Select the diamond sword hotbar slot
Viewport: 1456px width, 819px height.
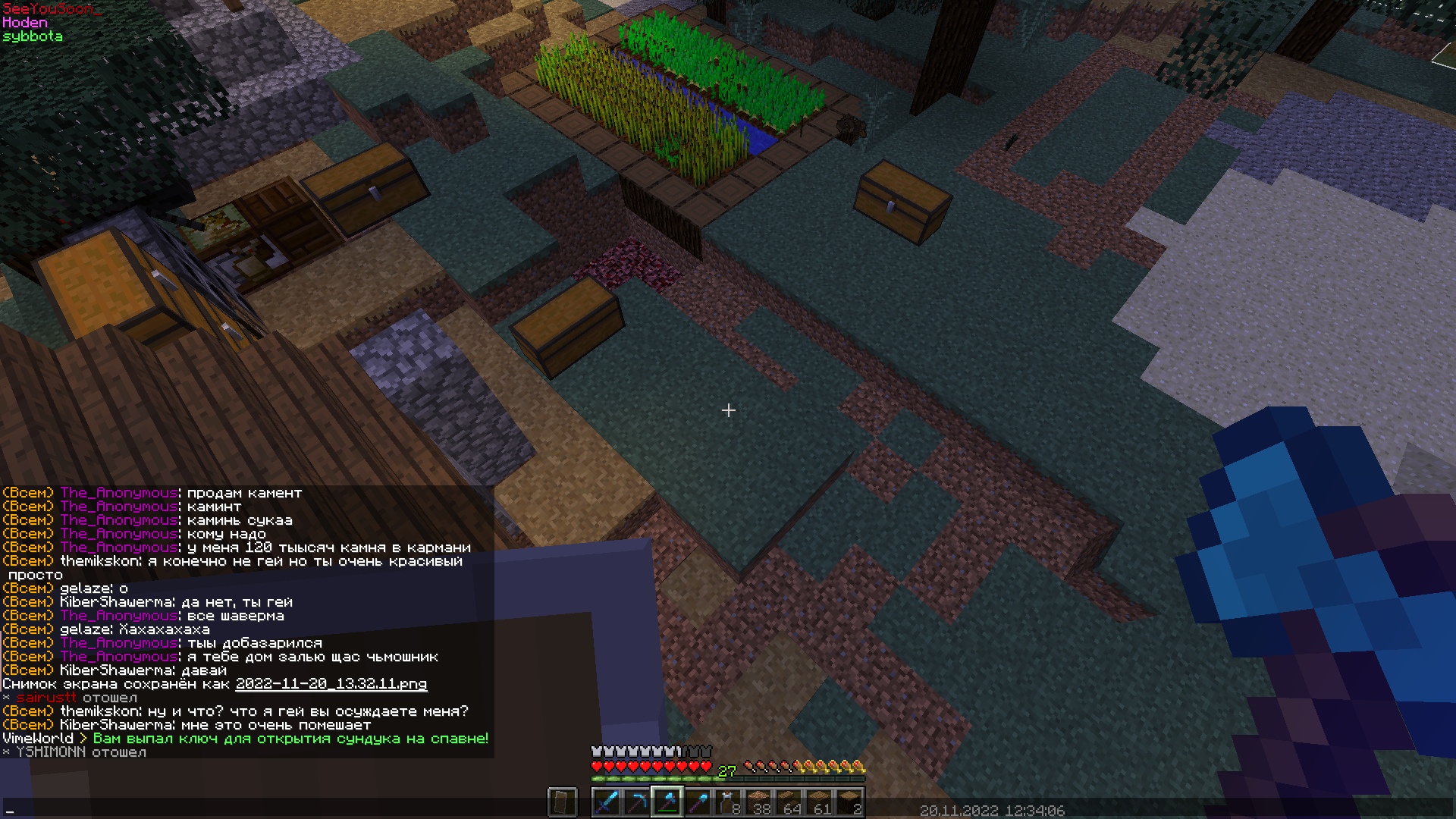click(x=607, y=802)
